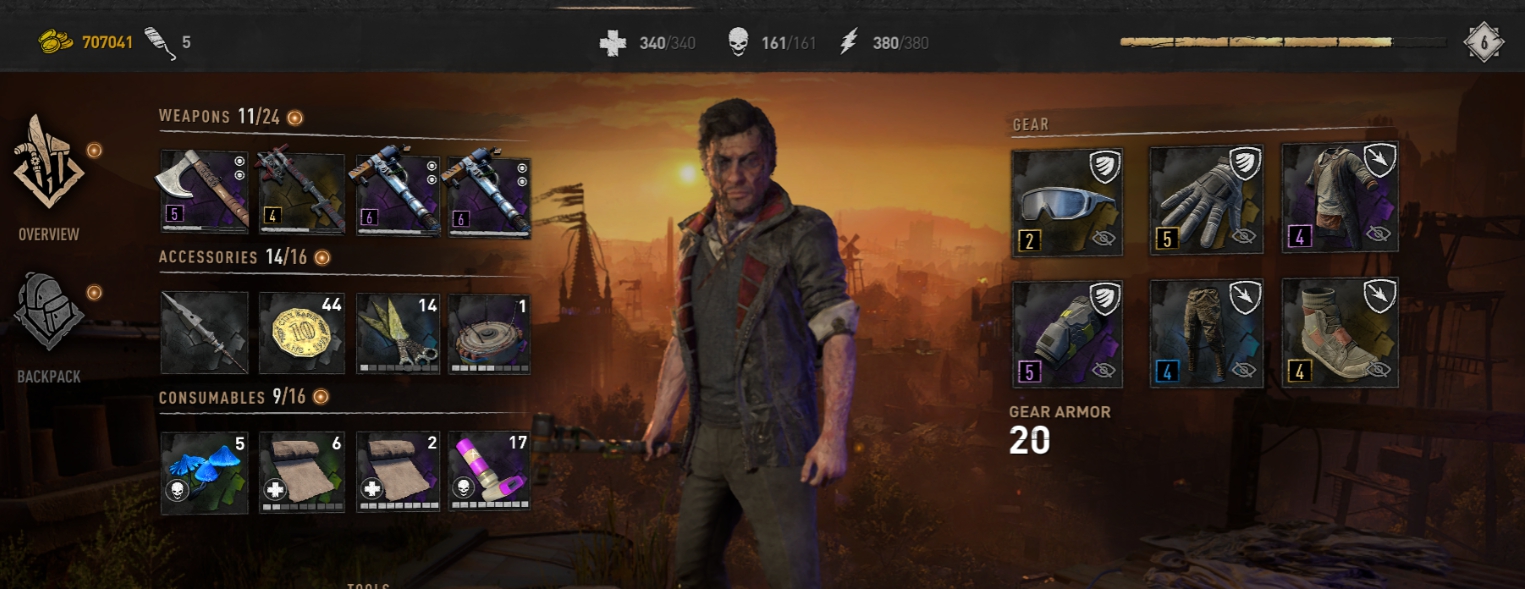Click the Weapons section marker icon

click(x=295, y=118)
